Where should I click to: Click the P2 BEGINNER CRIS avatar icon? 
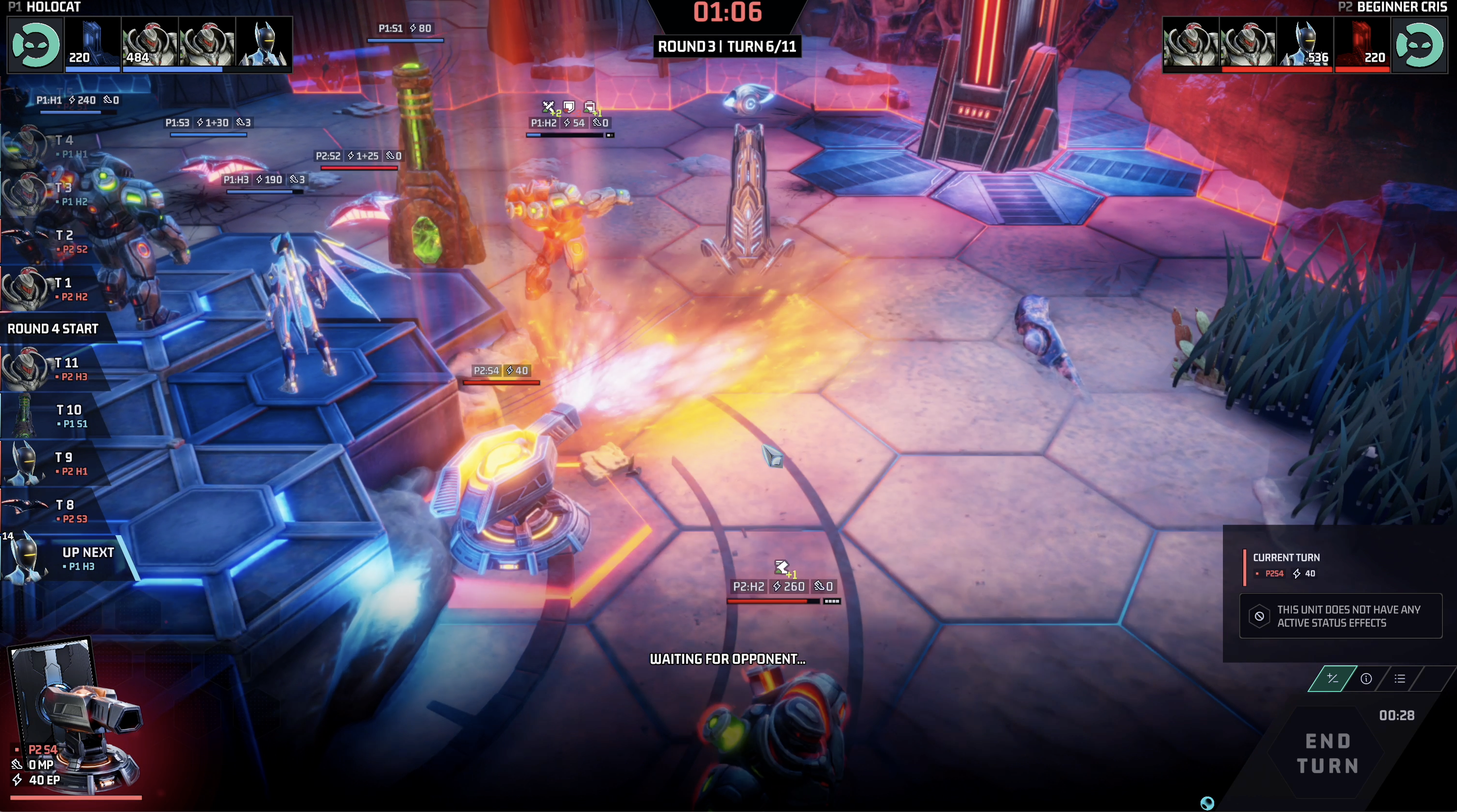1420,45
